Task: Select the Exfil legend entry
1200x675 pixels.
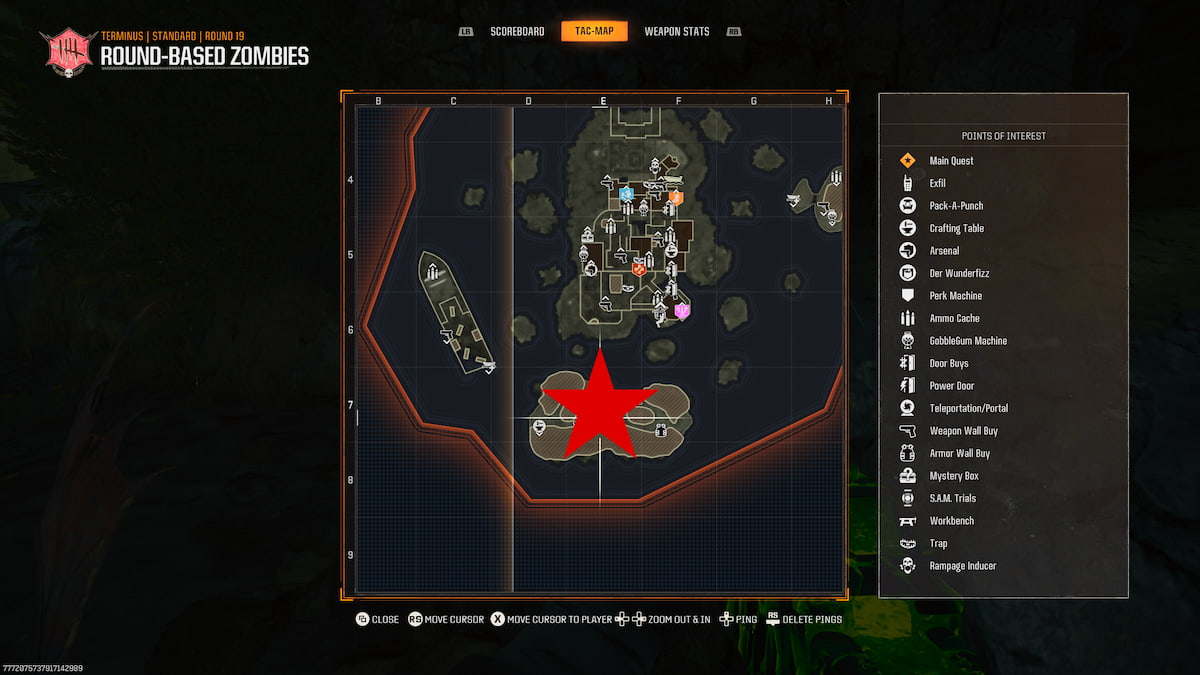Action: 937,183
